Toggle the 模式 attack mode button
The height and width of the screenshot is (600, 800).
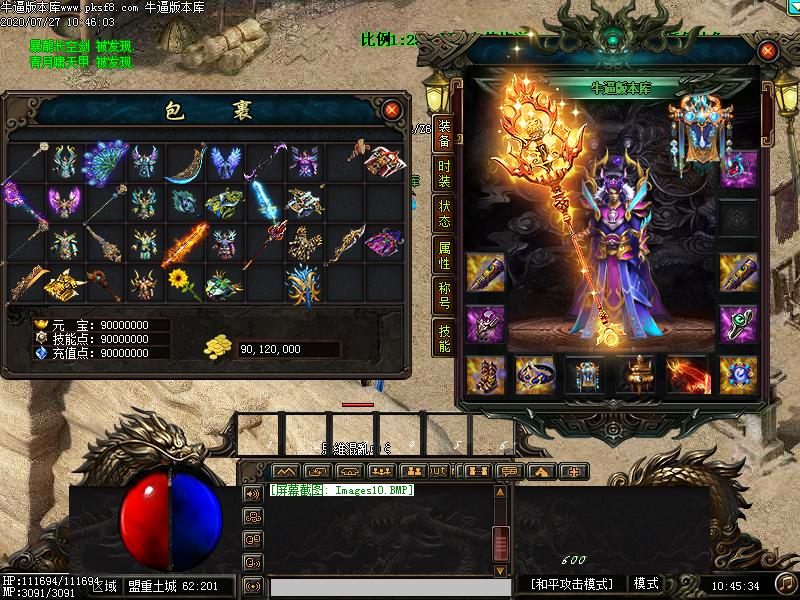(x=646, y=584)
